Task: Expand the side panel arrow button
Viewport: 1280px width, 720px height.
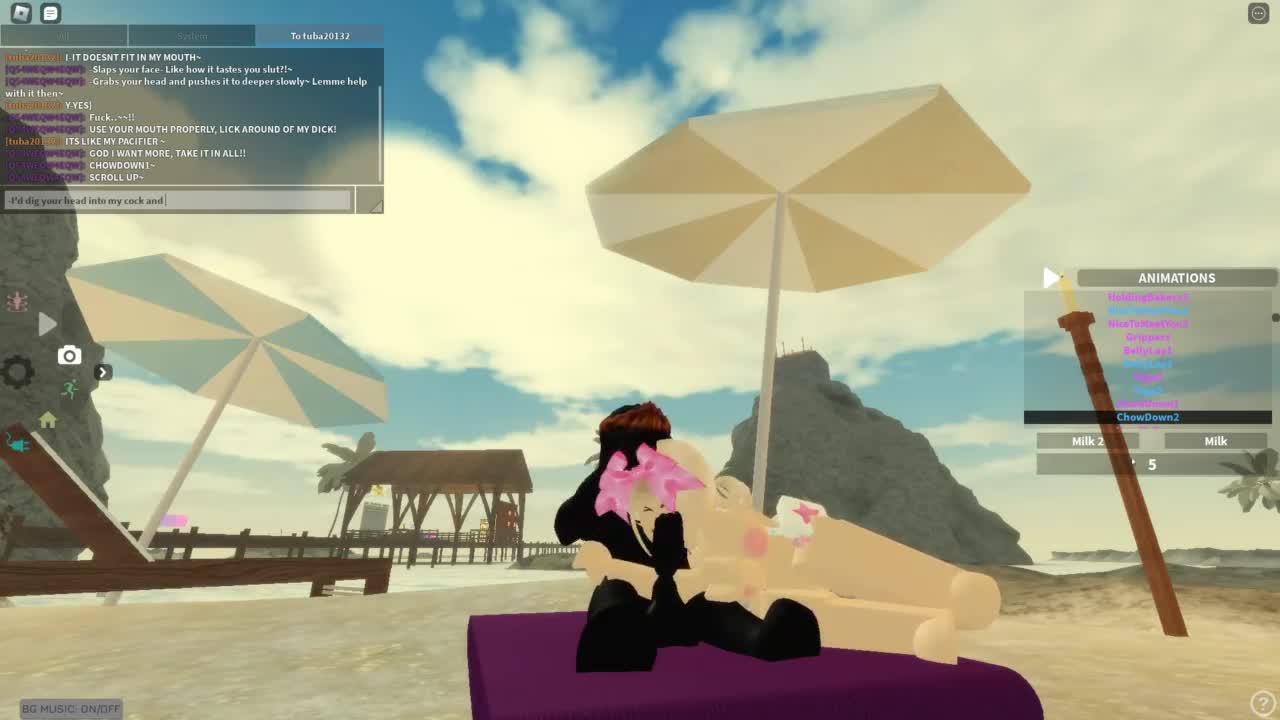Action: tap(102, 372)
